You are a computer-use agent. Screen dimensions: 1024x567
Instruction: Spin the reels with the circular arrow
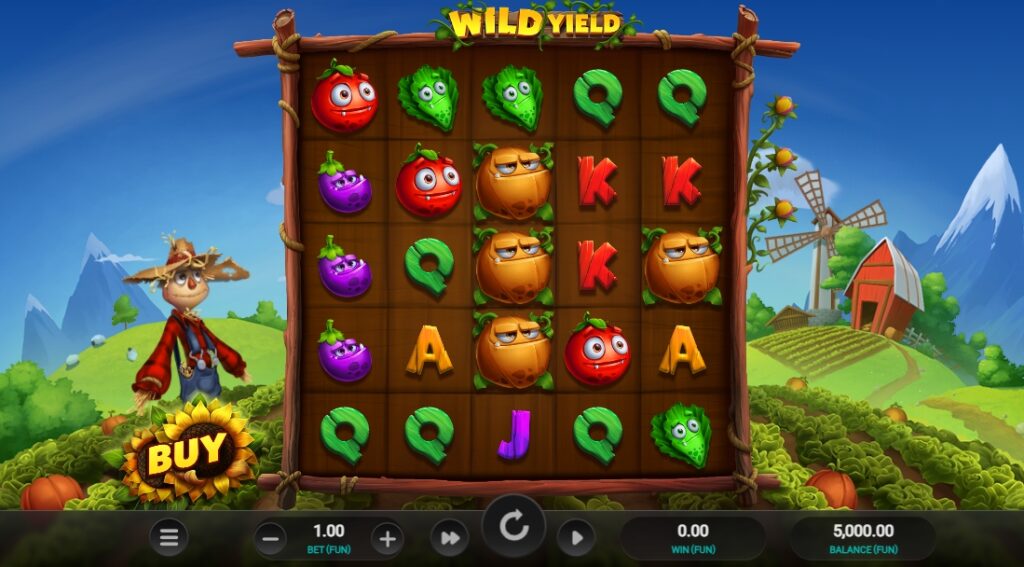(x=514, y=527)
